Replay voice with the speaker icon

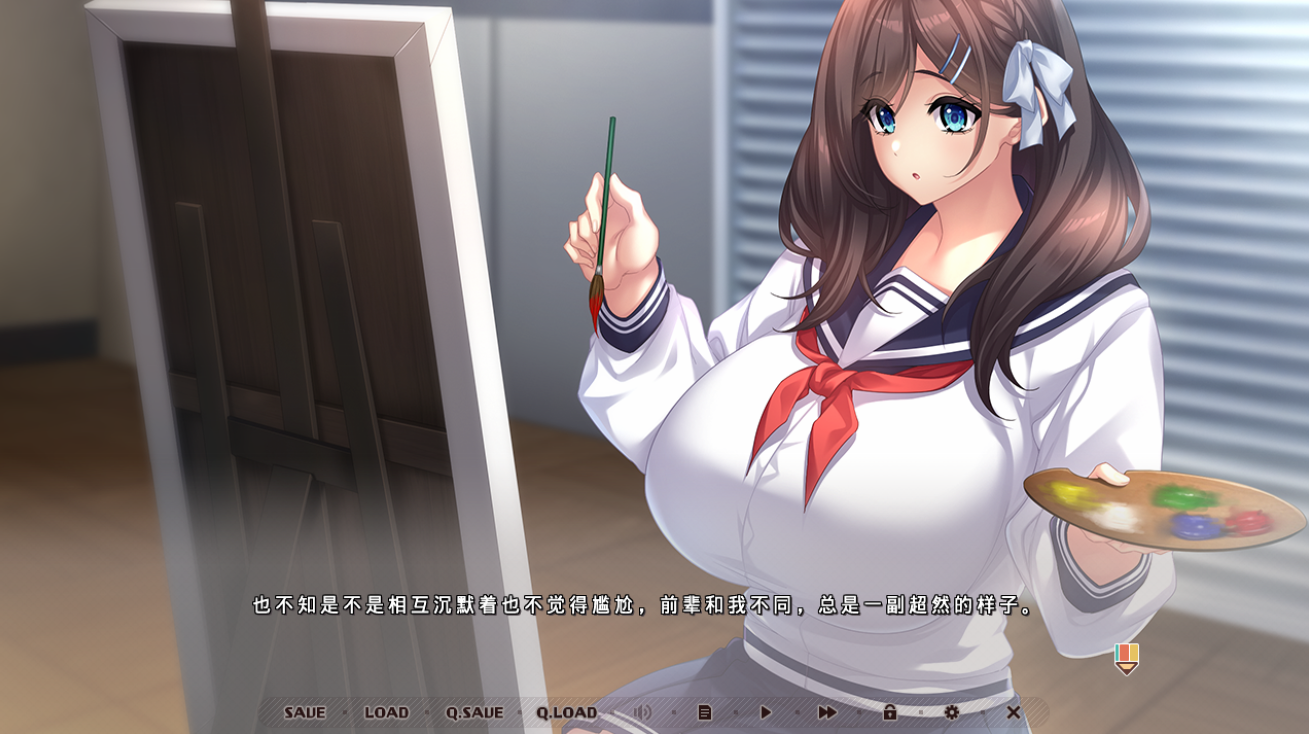tap(642, 713)
